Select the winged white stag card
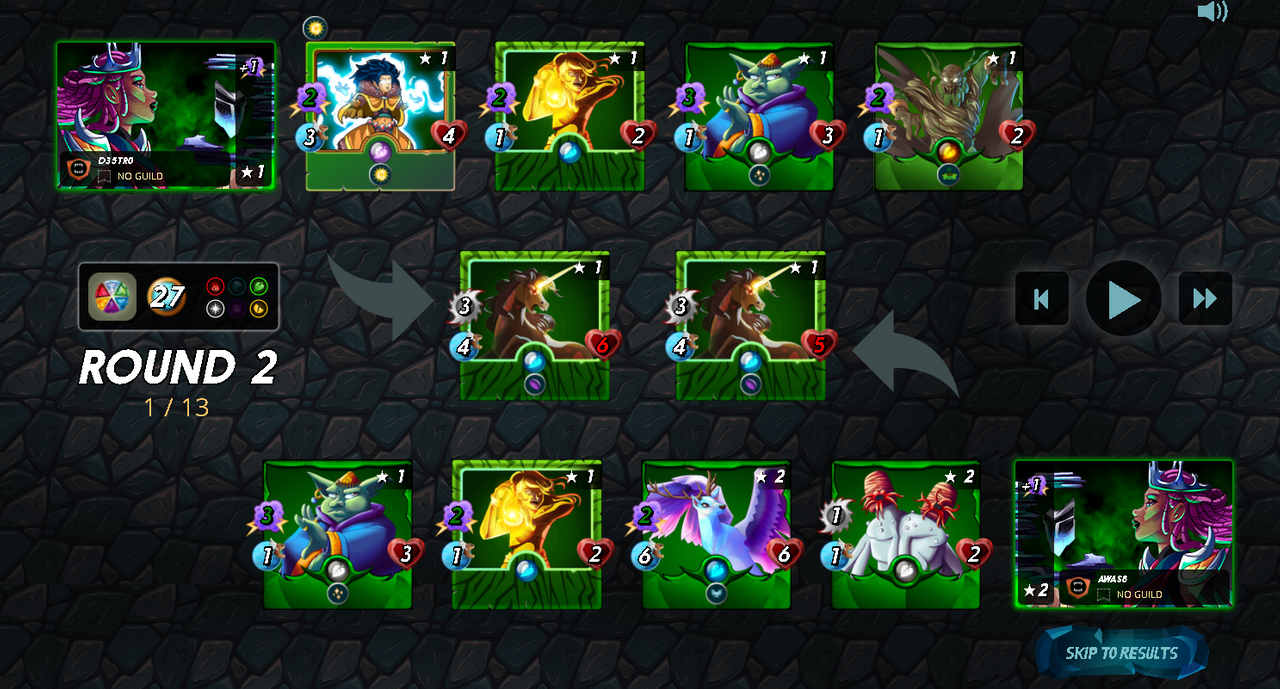The image size is (1280, 689). click(716, 533)
